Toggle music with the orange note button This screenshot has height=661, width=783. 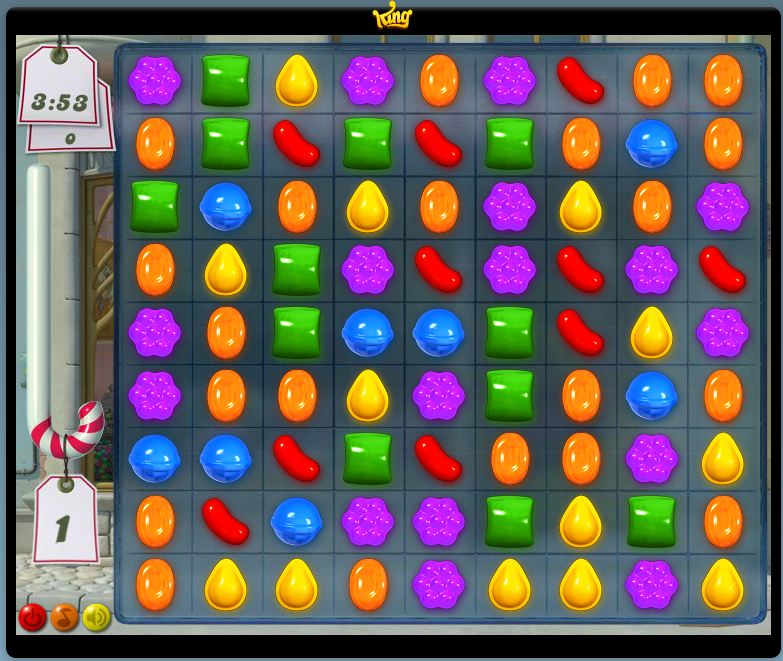(64, 618)
